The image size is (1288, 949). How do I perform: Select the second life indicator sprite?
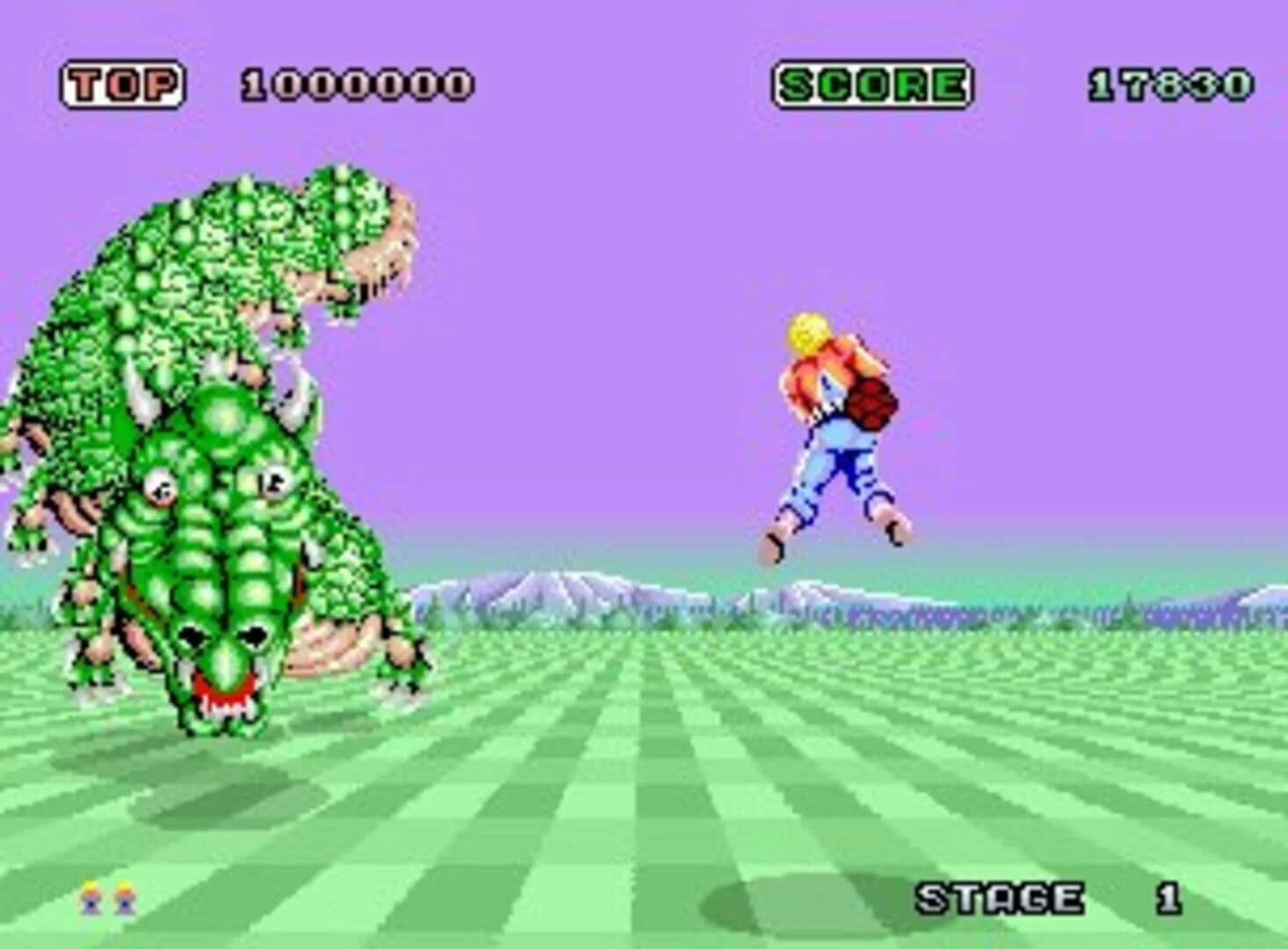126,898
